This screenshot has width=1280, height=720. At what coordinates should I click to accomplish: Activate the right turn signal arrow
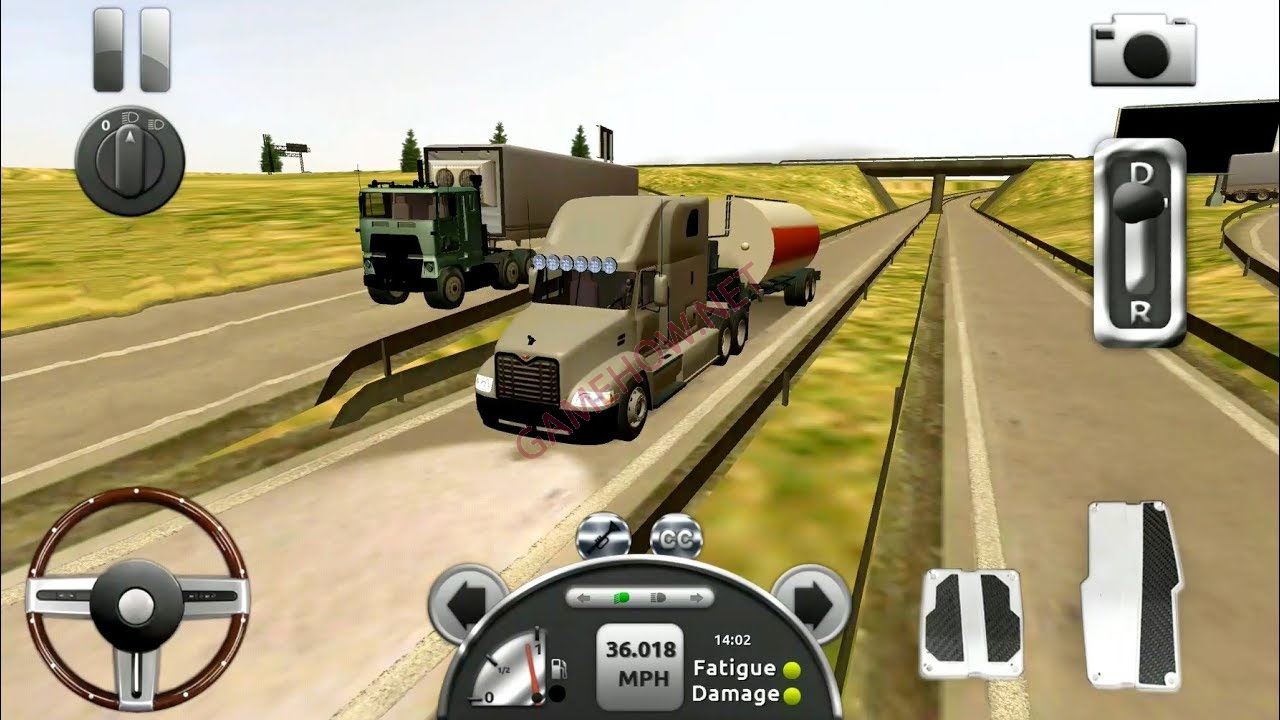pos(812,601)
